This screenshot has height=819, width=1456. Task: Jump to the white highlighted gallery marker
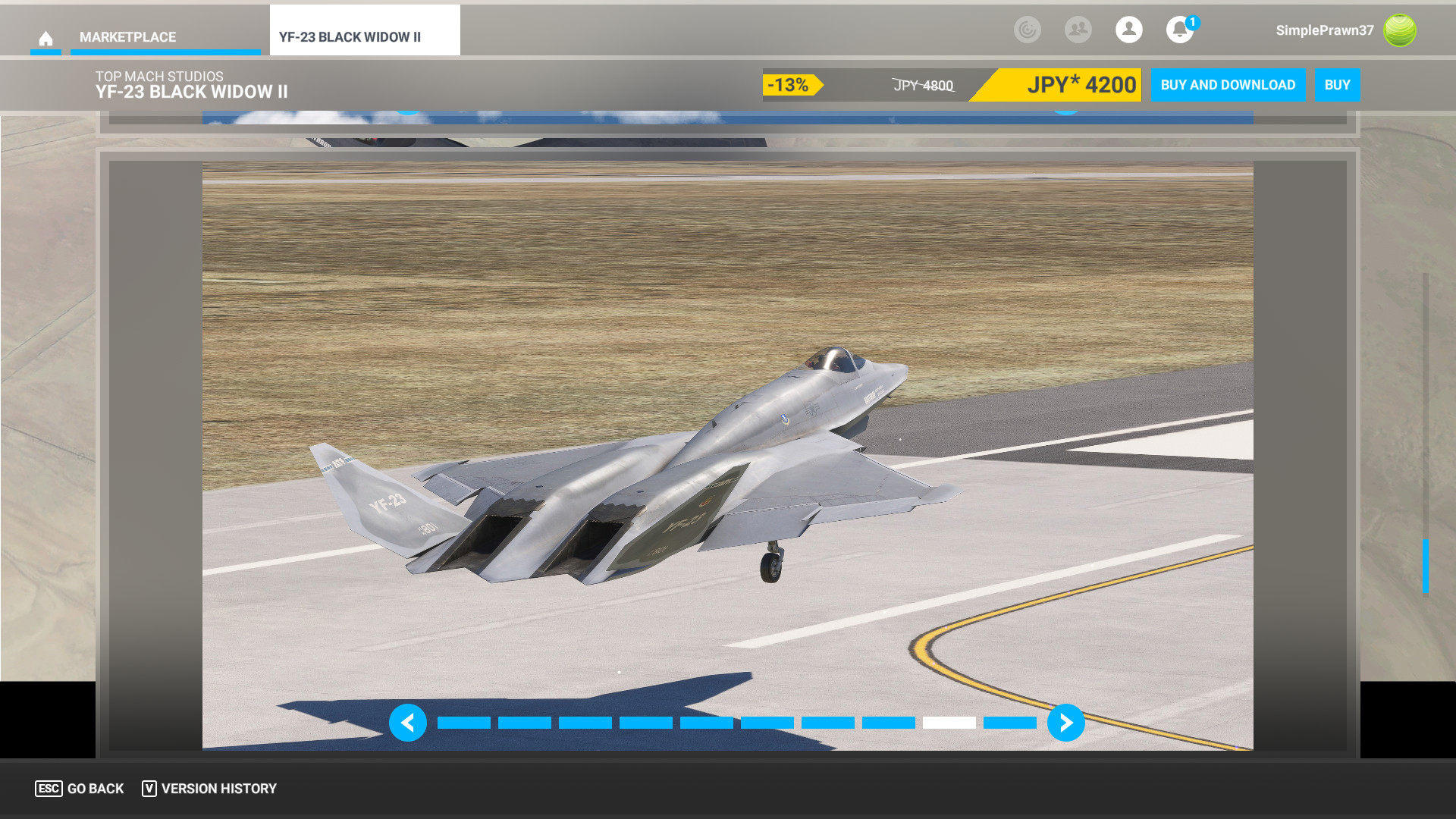click(x=949, y=723)
